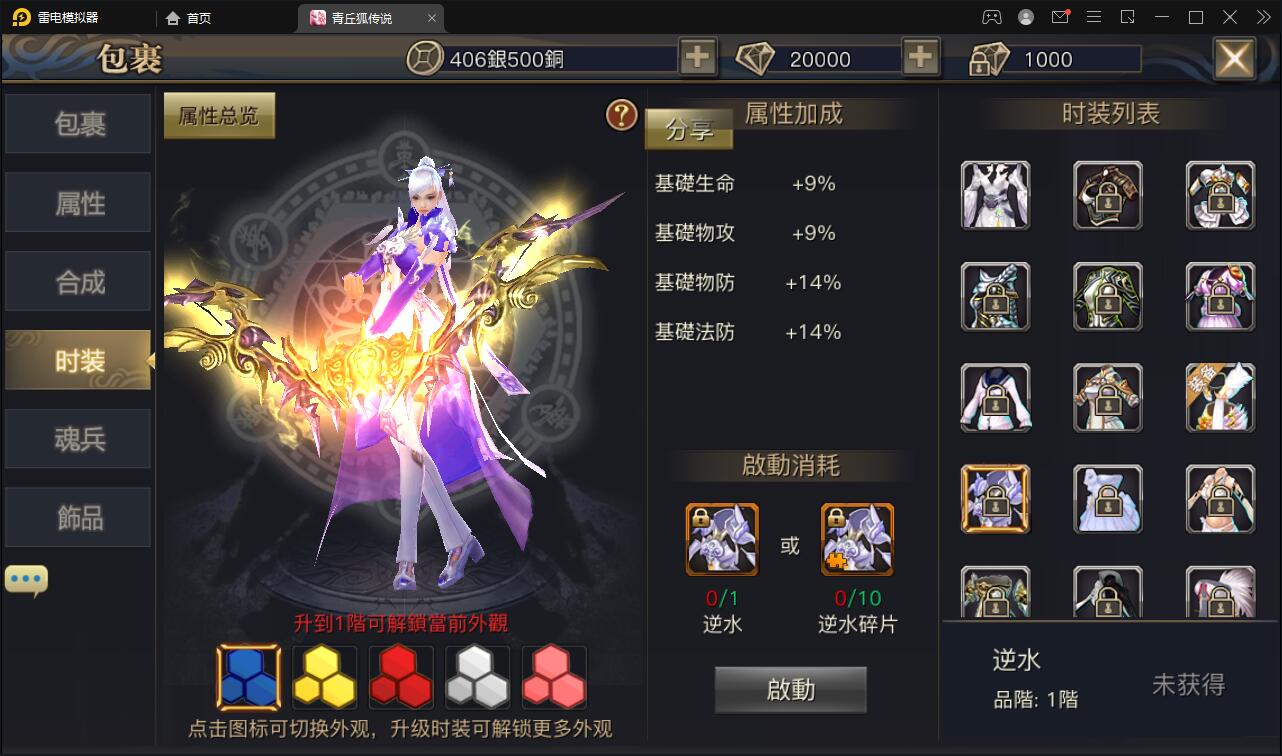Click the plus button next to silver currency
Image resolution: width=1282 pixels, height=756 pixels.
697,57
